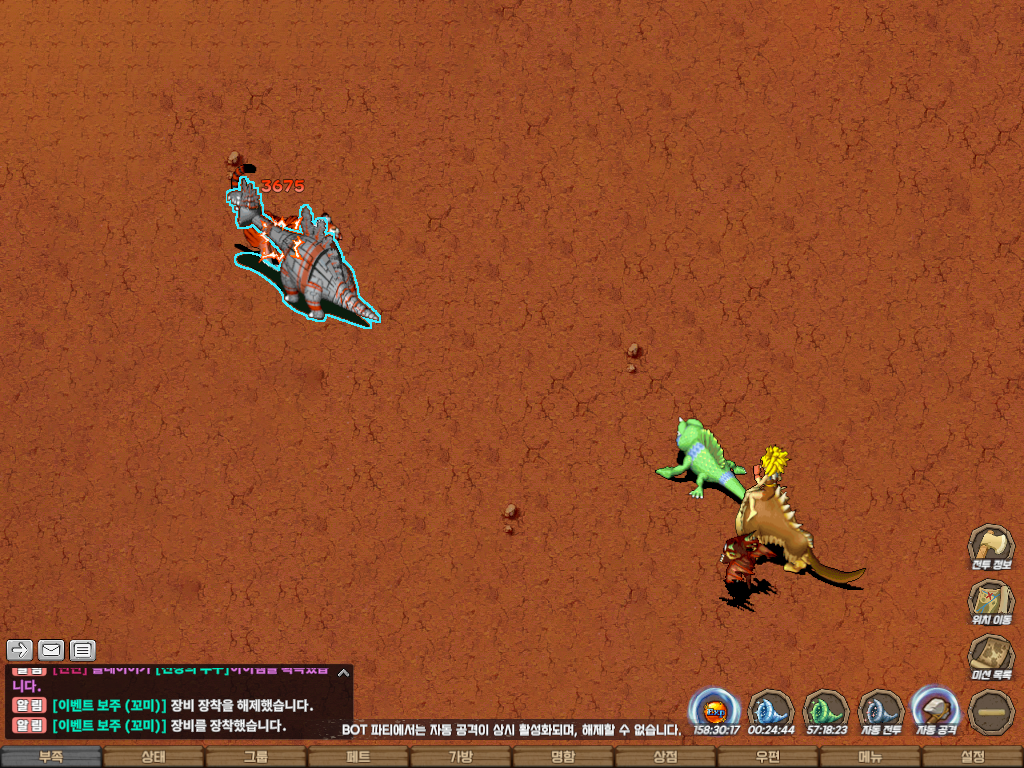This screenshot has width=1024, height=768.
Task: Open the 가방 bag menu
Action: 460,757
